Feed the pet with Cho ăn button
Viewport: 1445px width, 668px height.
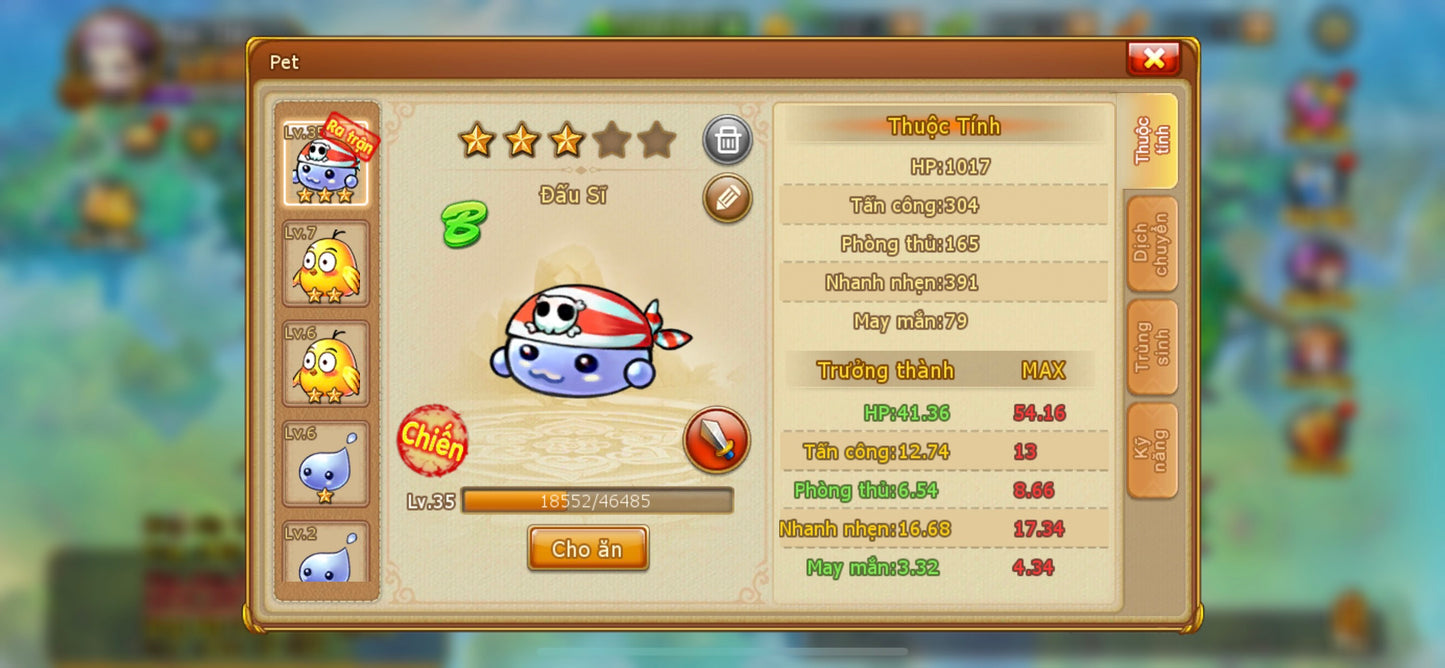click(x=588, y=548)
